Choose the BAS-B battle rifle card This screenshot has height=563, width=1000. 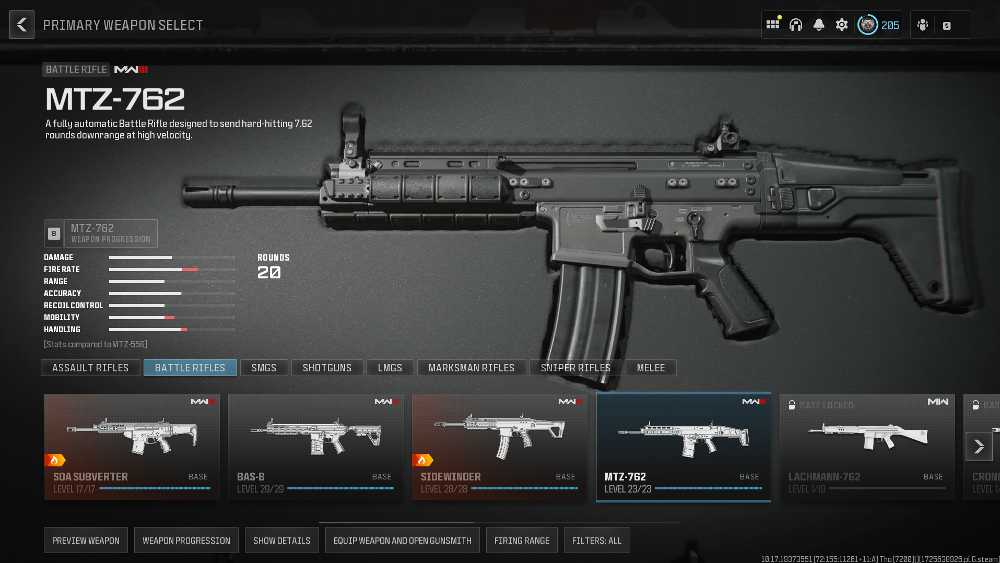(x=316, y=446)
